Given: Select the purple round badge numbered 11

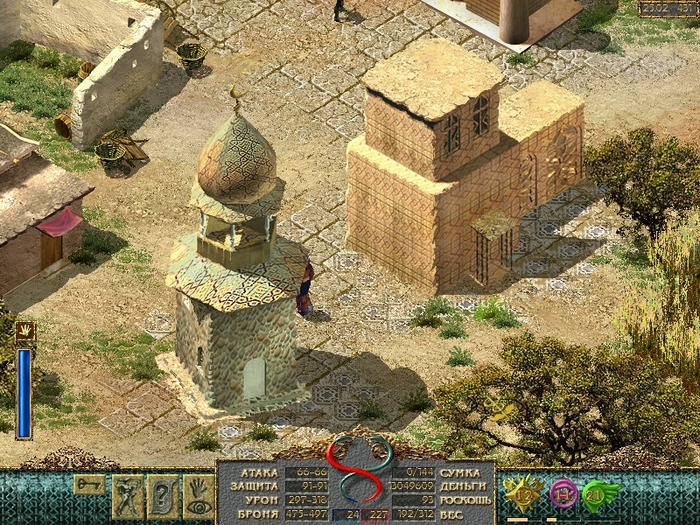Looking at the screenshot, I should click(x=563, y=493).
